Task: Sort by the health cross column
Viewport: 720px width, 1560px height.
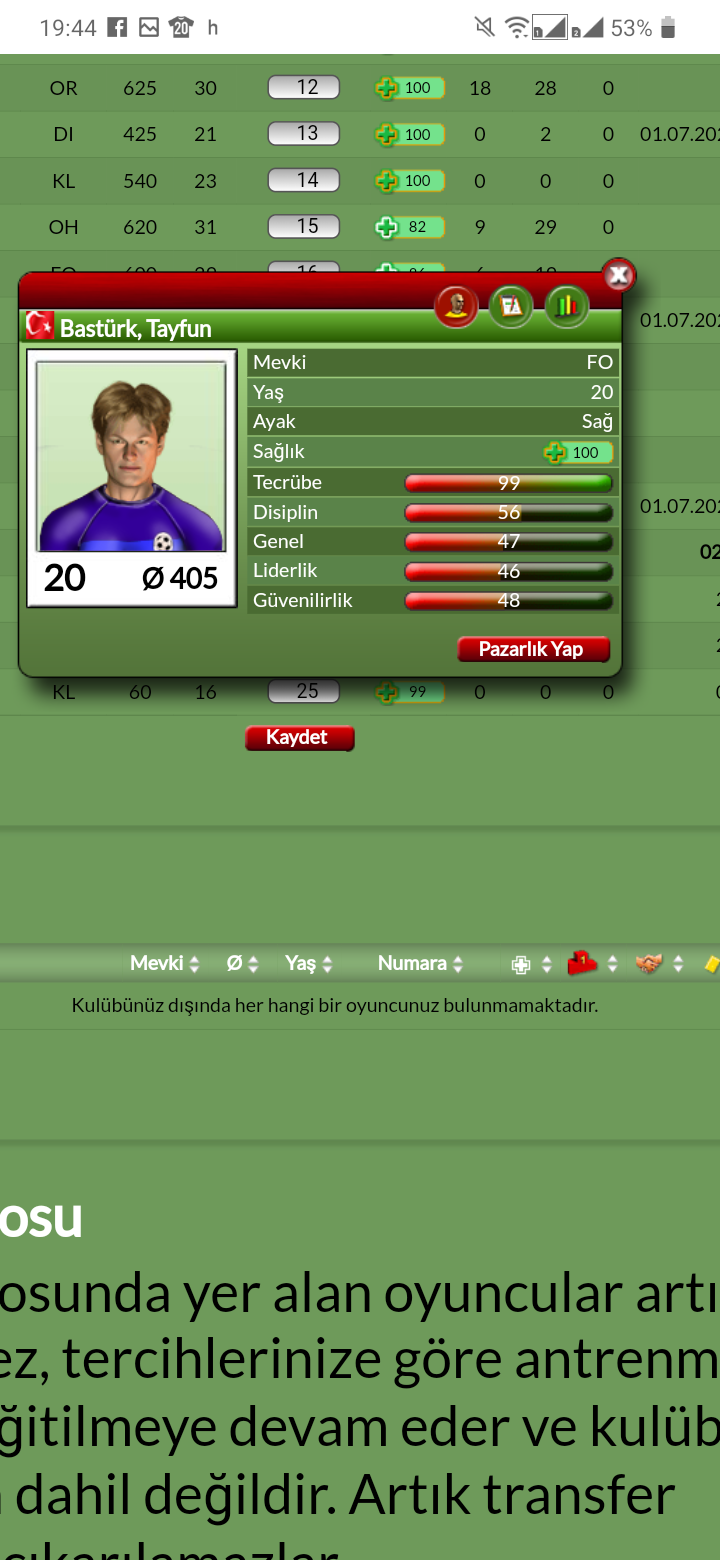Action: (531, 965)
